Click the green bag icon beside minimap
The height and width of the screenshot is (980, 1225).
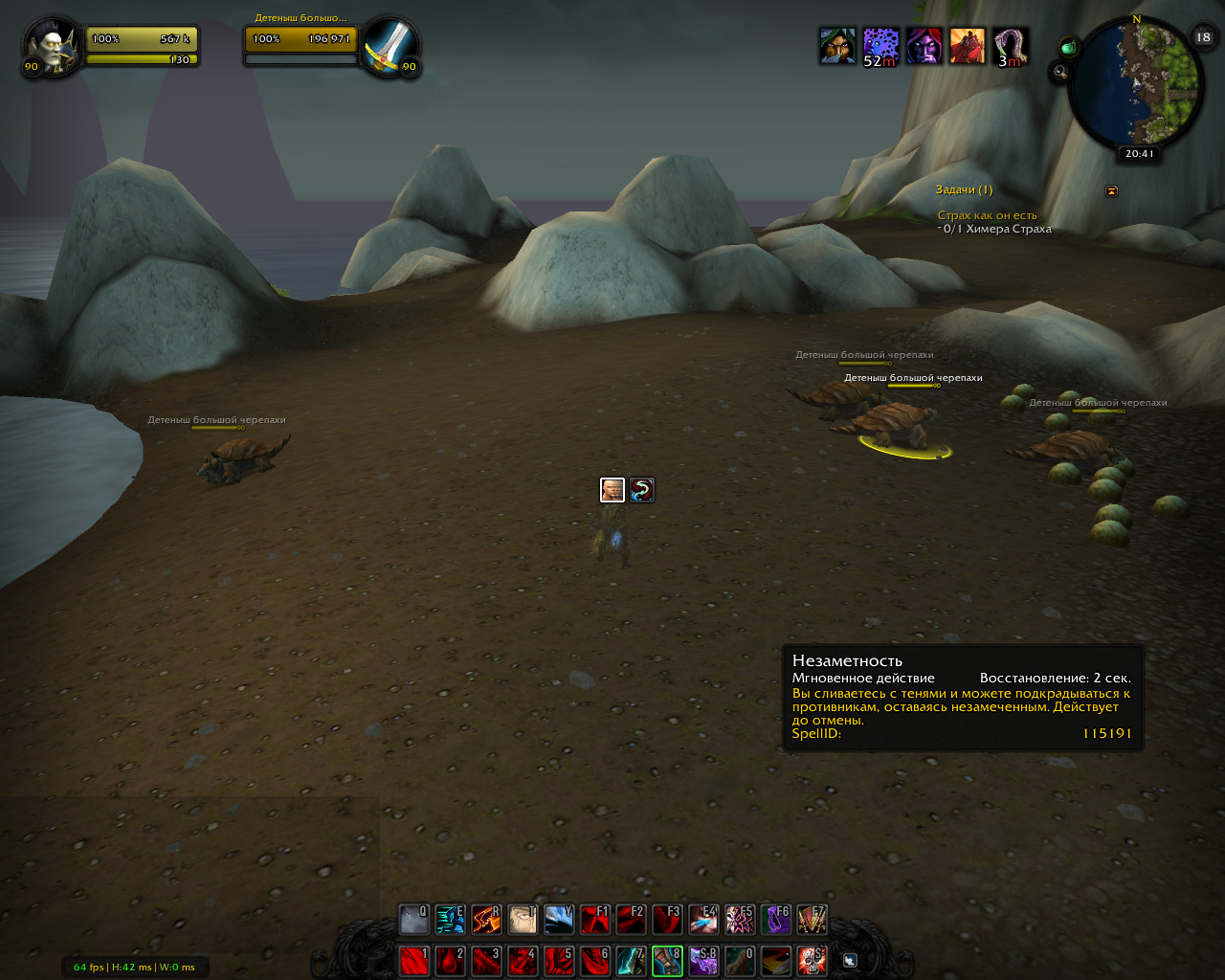click(x=1069, y=47)
